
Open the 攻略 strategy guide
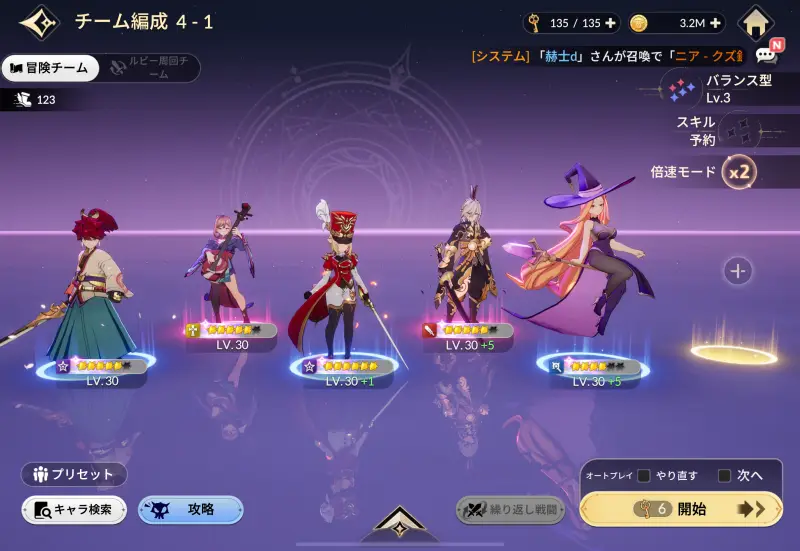[190, 510]
